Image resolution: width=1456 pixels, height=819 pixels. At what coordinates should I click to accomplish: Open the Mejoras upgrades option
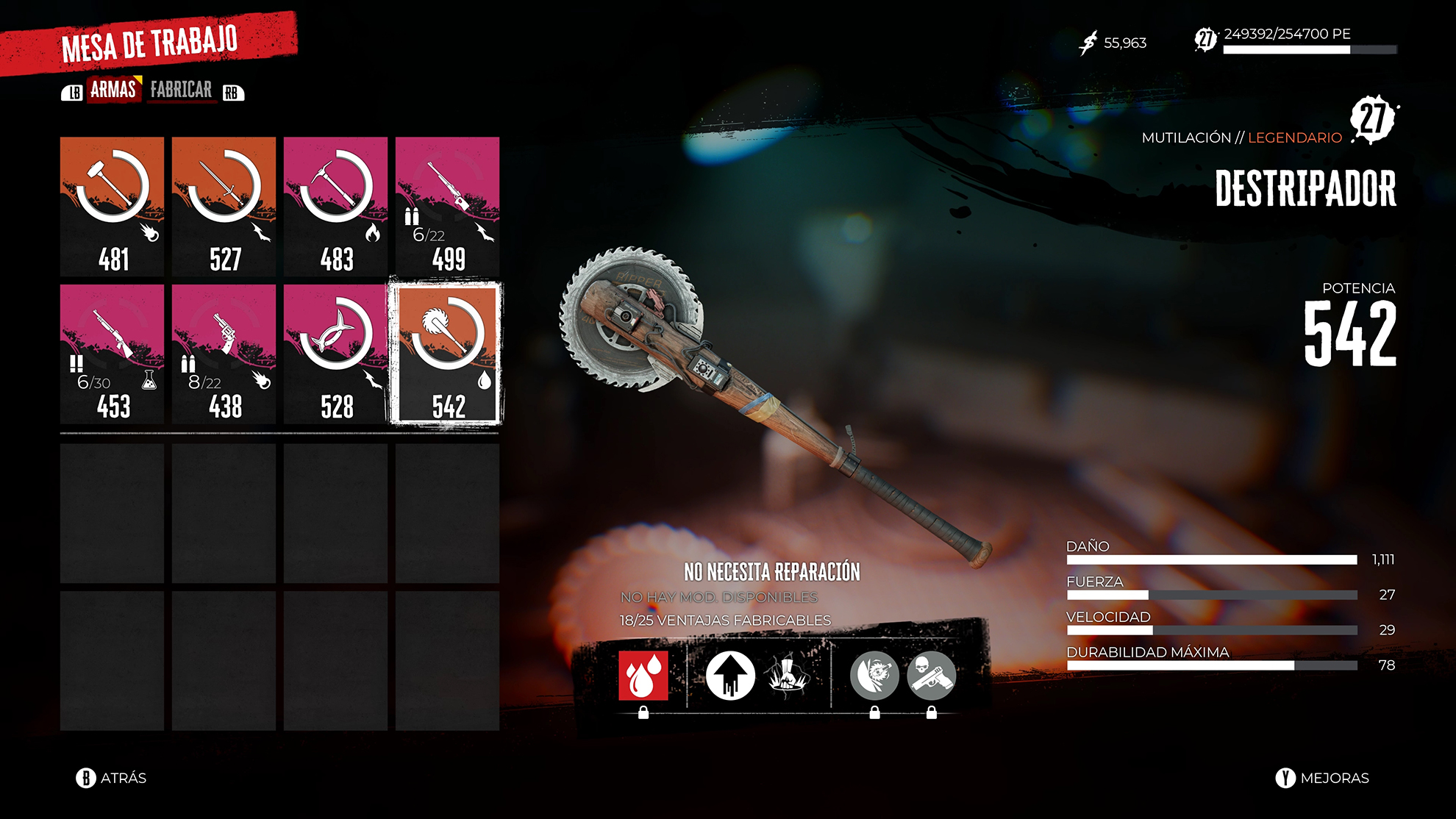1322,778
